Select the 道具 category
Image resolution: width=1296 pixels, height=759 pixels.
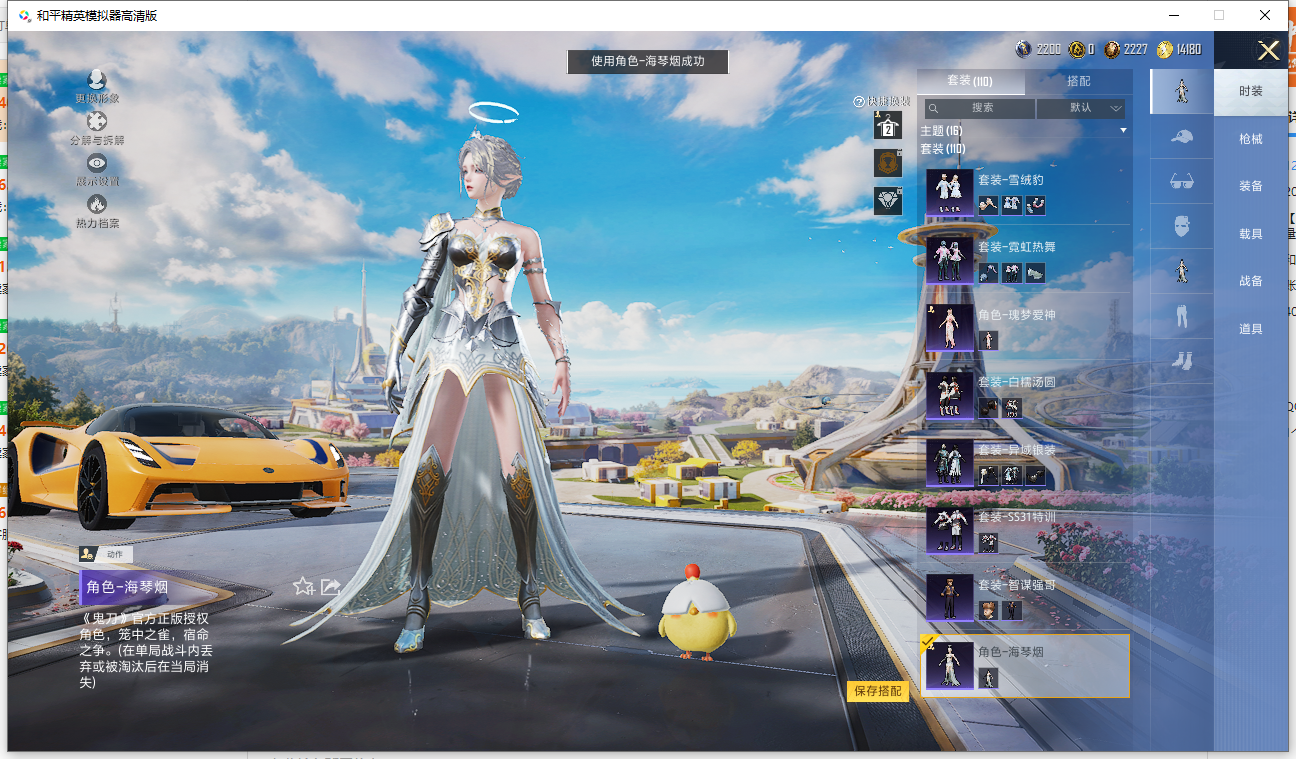click(1250, 329)
